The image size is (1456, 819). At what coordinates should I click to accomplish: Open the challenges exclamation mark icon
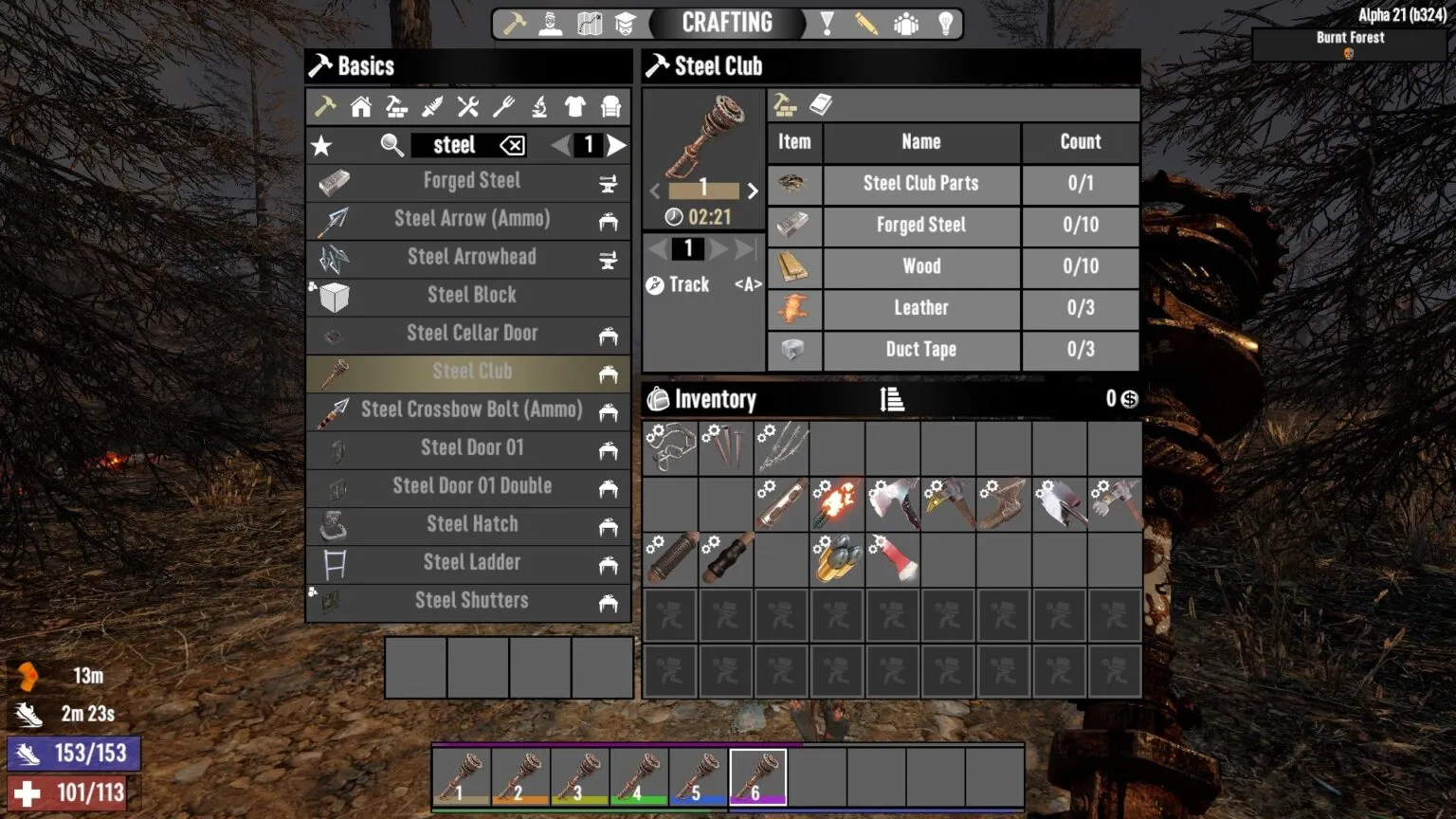tap(825, 23)
